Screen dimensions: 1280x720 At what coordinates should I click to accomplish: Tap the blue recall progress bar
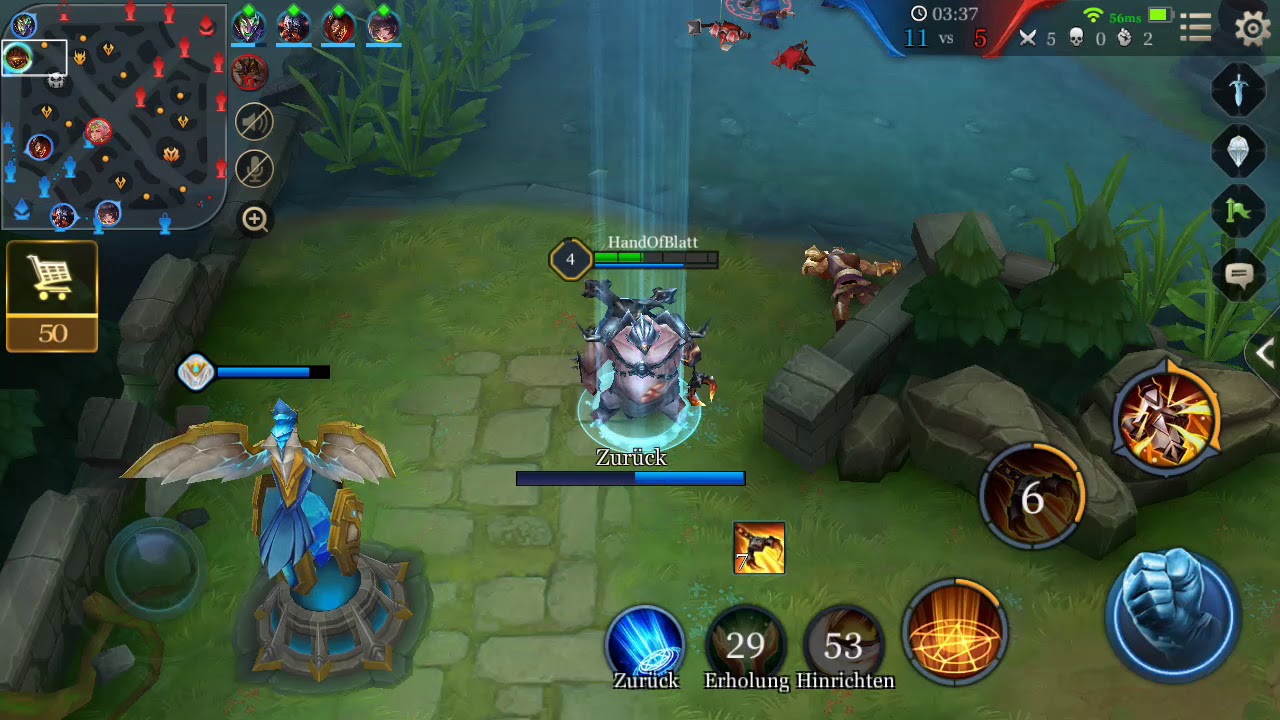click(629, 478)
